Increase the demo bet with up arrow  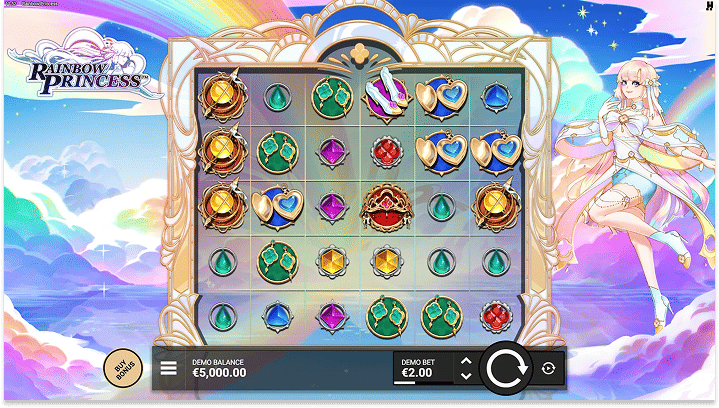(465, 360)
